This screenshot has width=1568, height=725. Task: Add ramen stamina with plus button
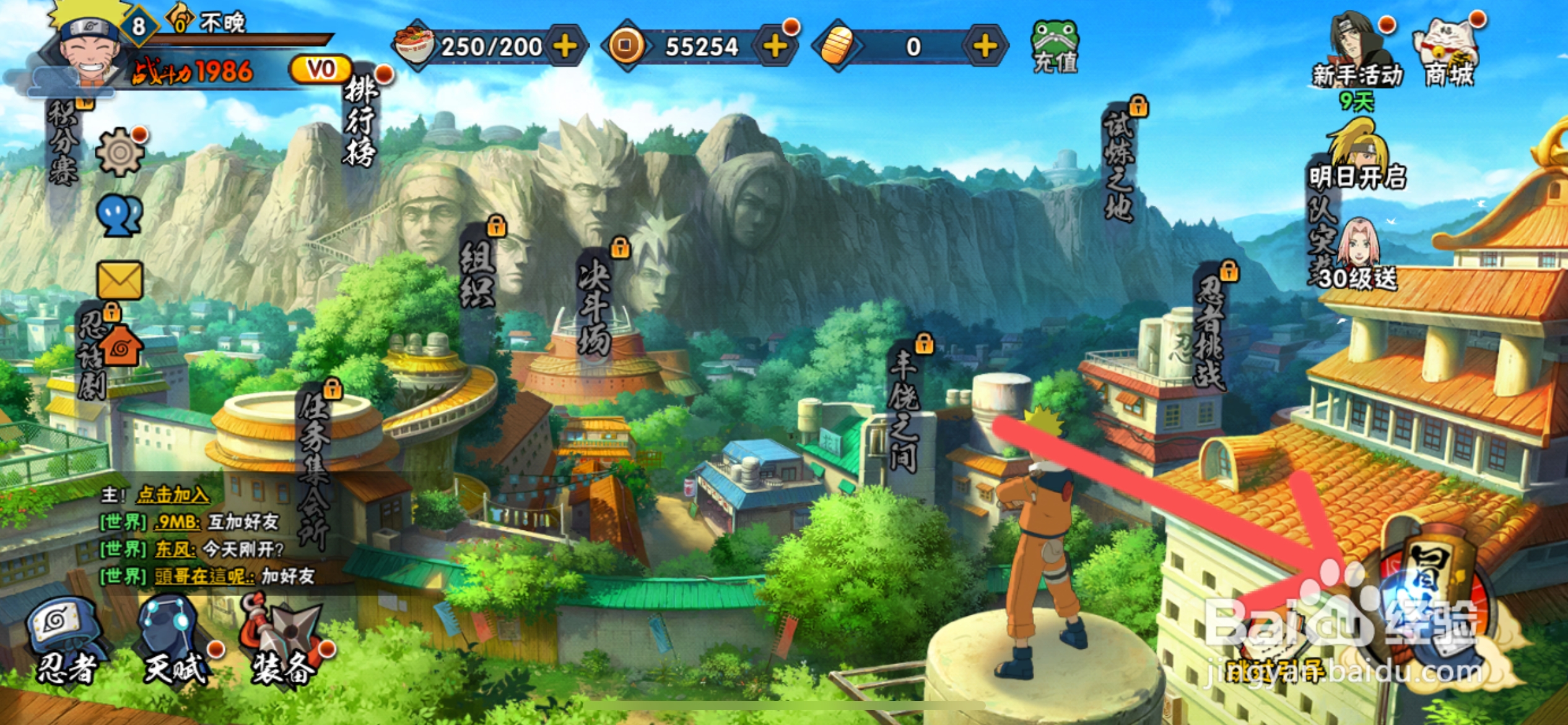click(x=565, y=46)
